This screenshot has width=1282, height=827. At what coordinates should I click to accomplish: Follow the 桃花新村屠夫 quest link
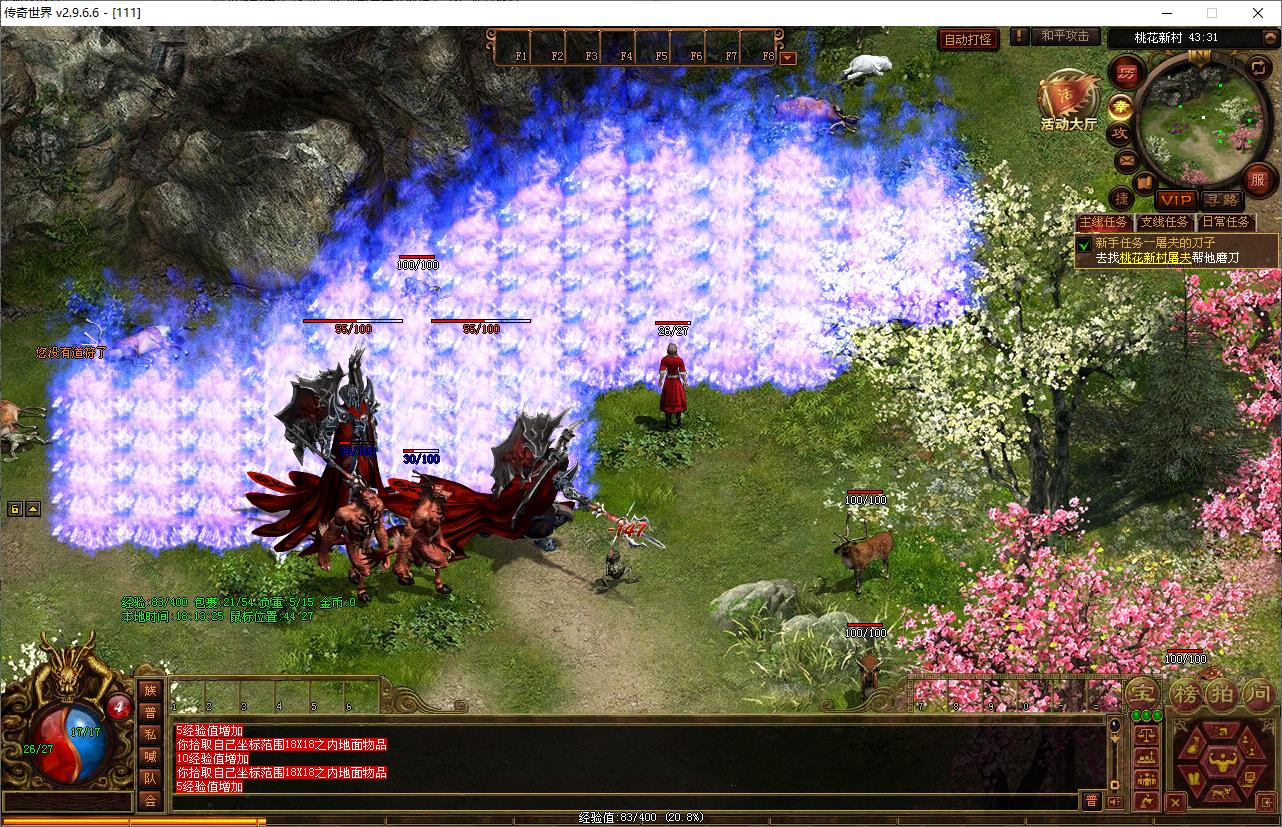(1155, 257)
